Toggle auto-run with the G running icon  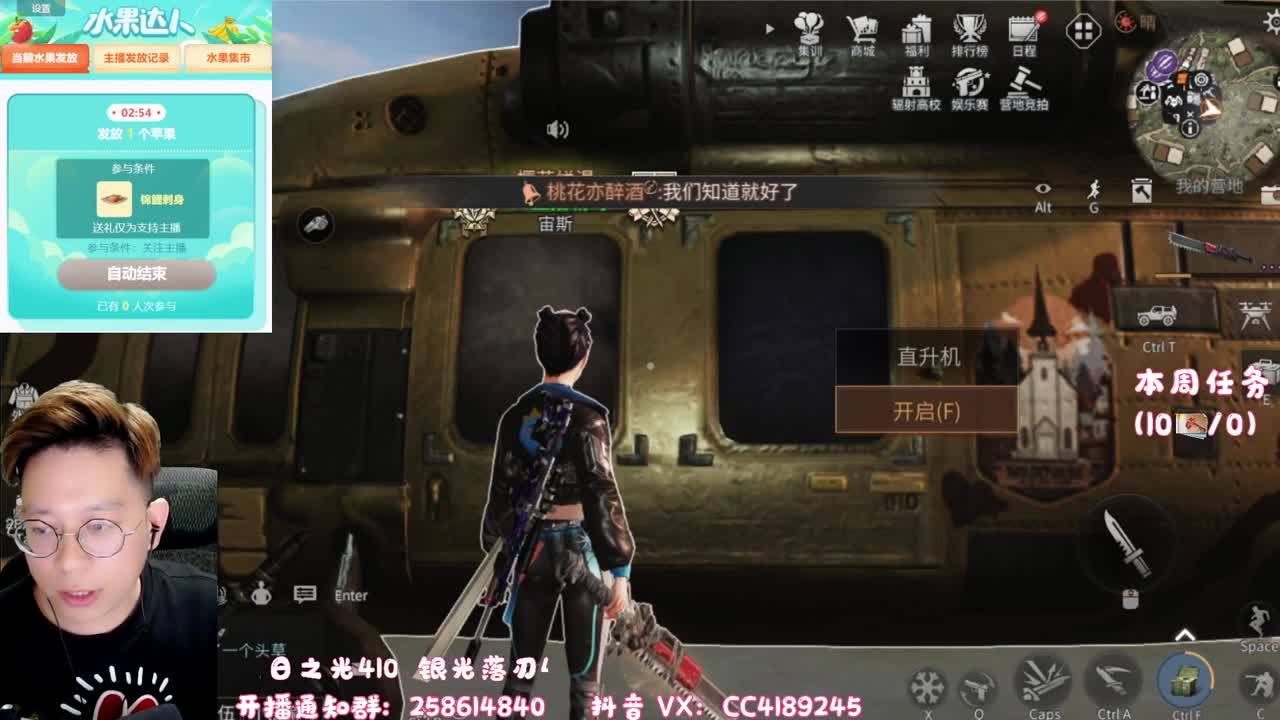[x=1094, y=186]
